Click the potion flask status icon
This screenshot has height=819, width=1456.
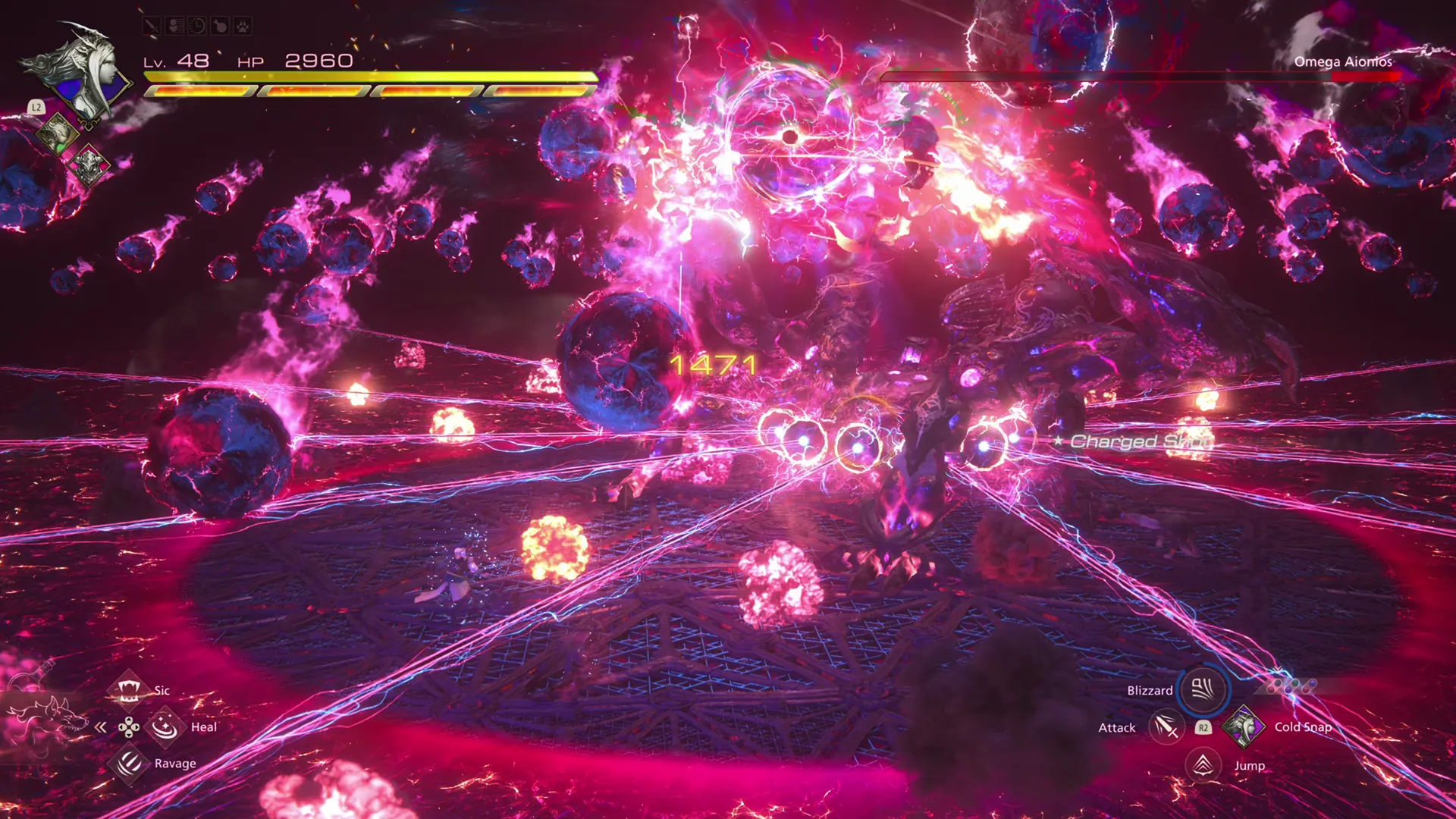coord(220,26)
